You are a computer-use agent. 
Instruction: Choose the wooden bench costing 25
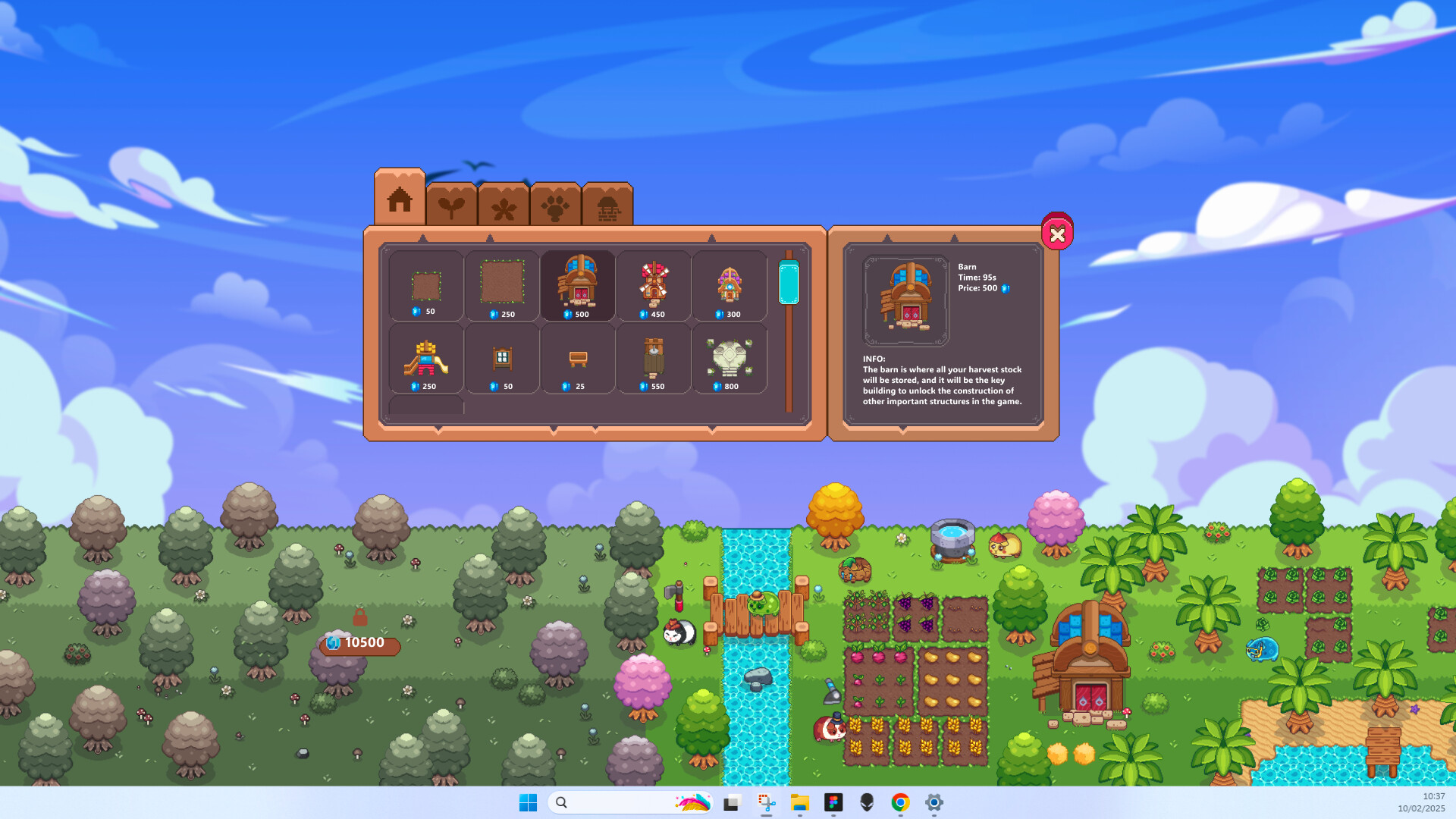coord(578,358)
